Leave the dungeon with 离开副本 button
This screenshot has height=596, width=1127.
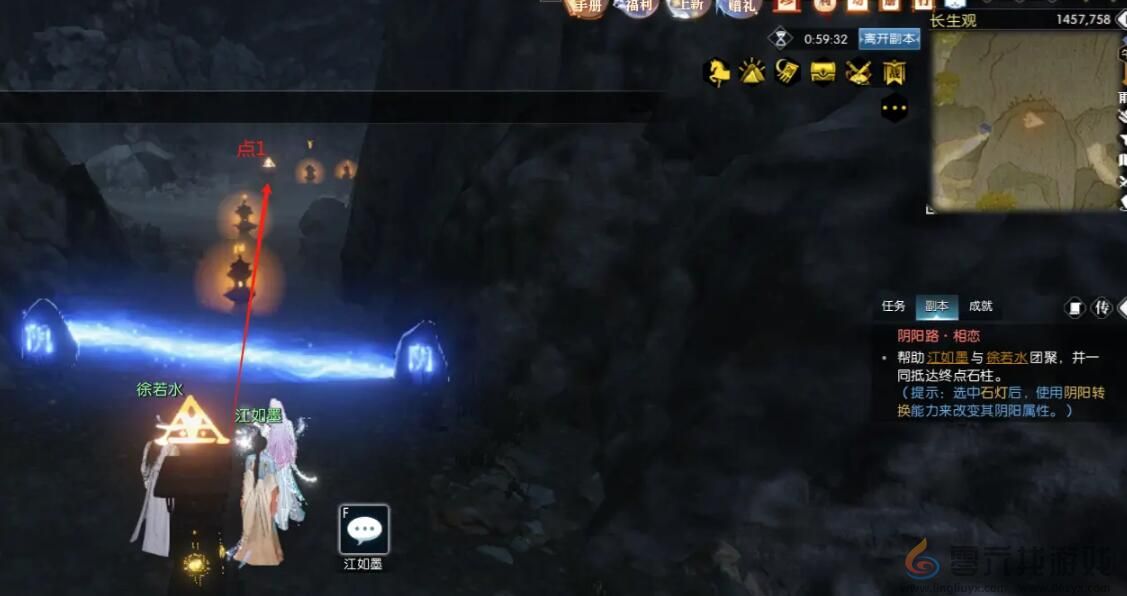(x=889, y=39)
